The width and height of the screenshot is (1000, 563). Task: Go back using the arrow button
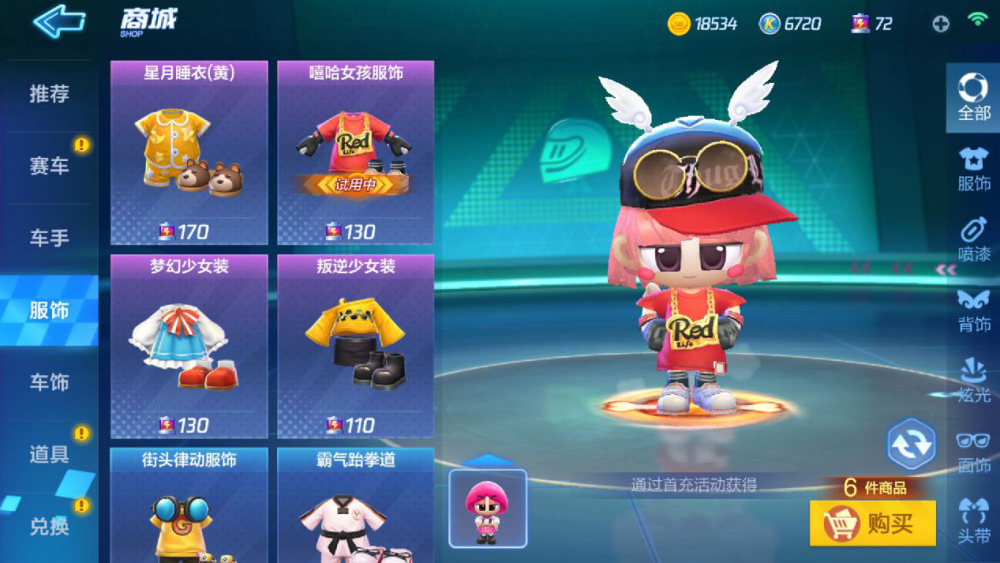point(58,21)
